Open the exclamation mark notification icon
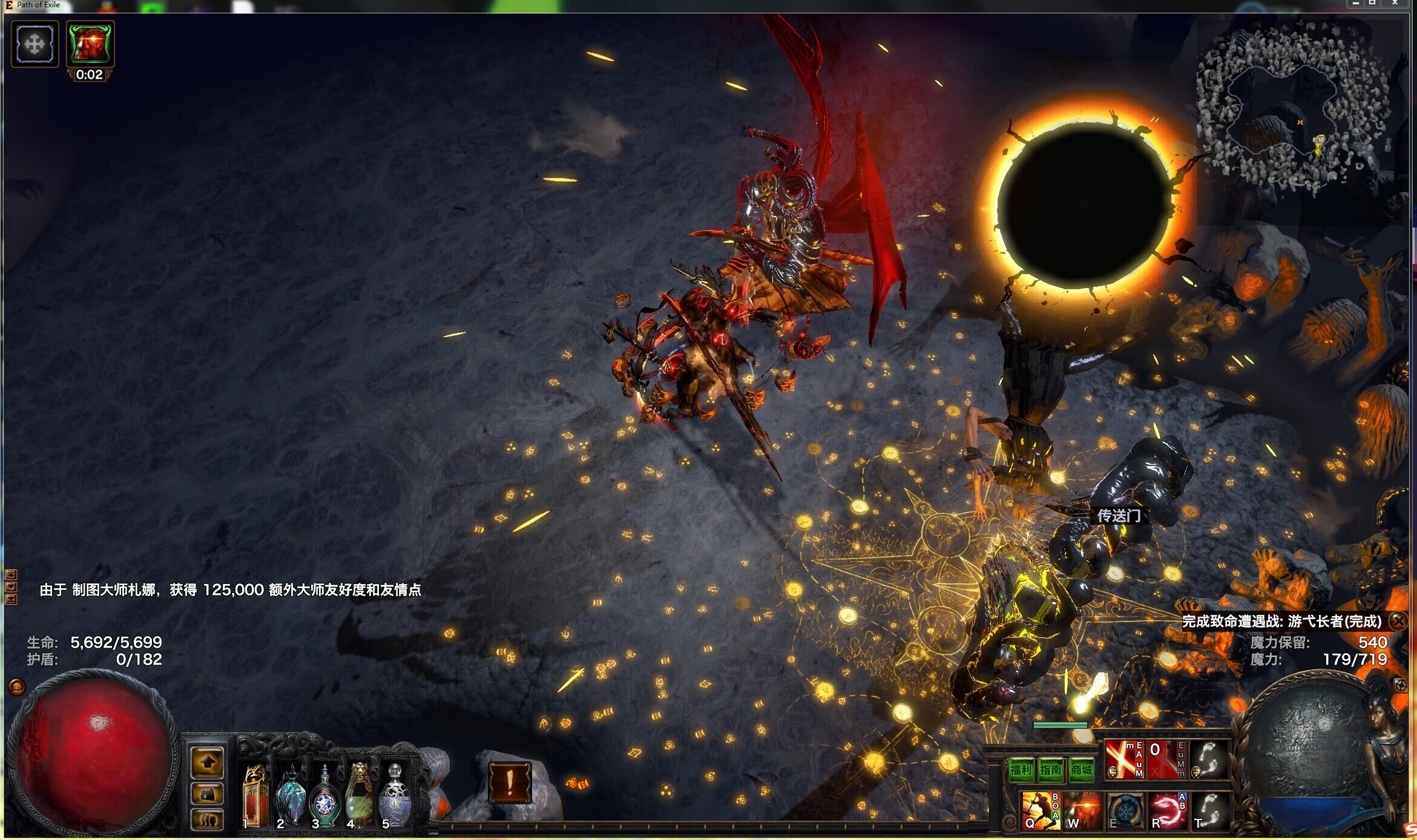This screenshot has width=1417, height=840. [510, 782]
